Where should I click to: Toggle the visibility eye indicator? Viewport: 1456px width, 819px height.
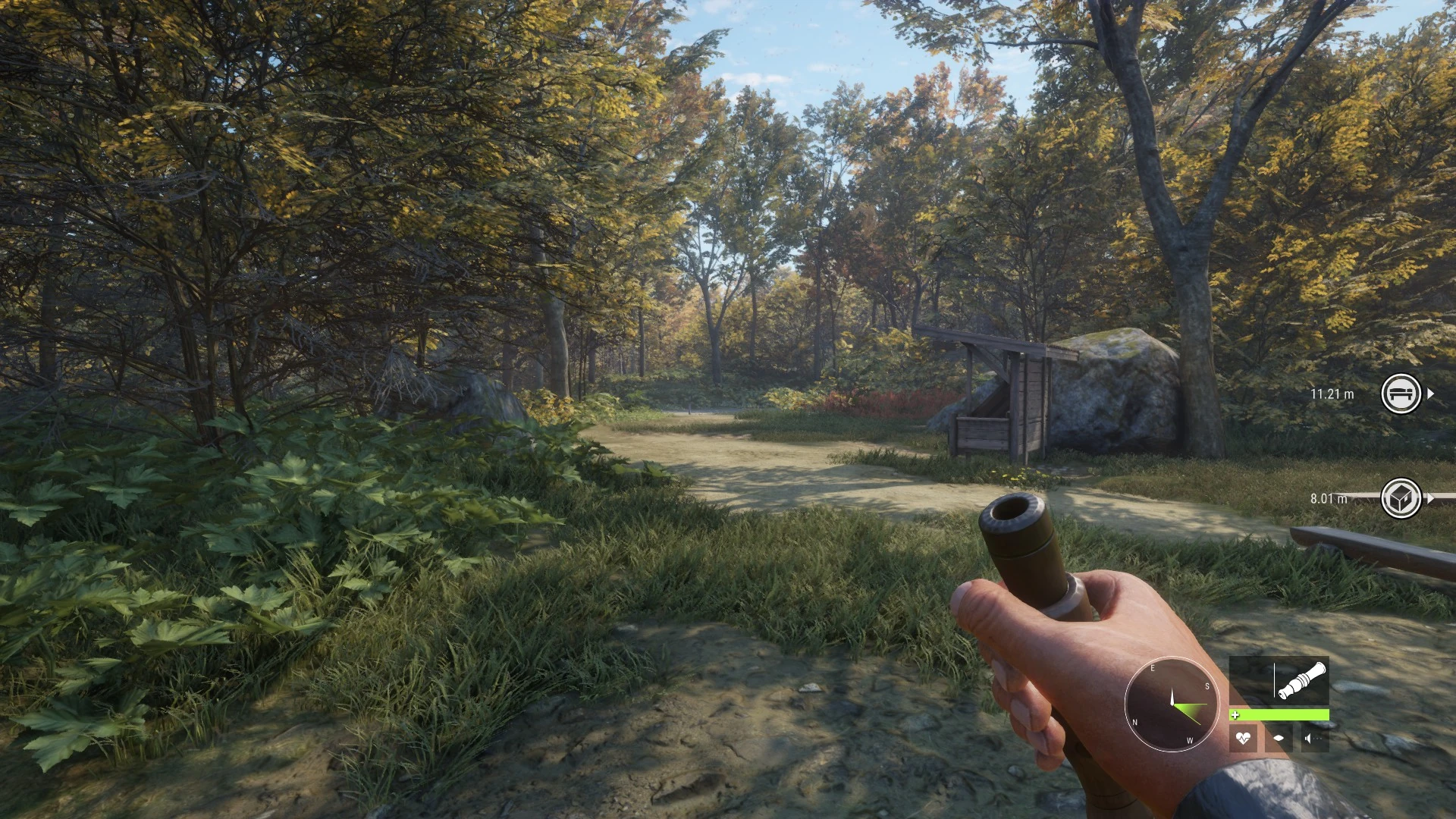coord(1280,738)
